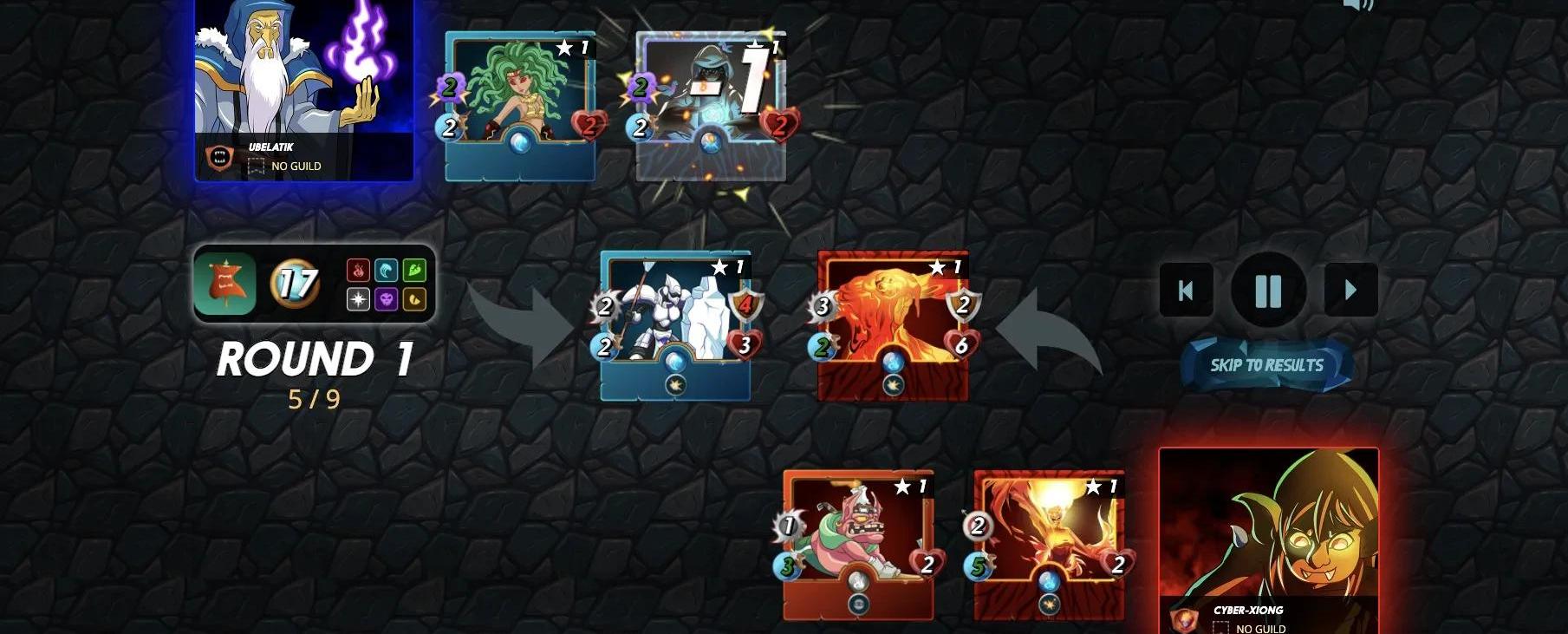Select the green-haired Medusa card
This screenshot has width=1568, height=634.
pyautogui.click(x=520, y=104)
